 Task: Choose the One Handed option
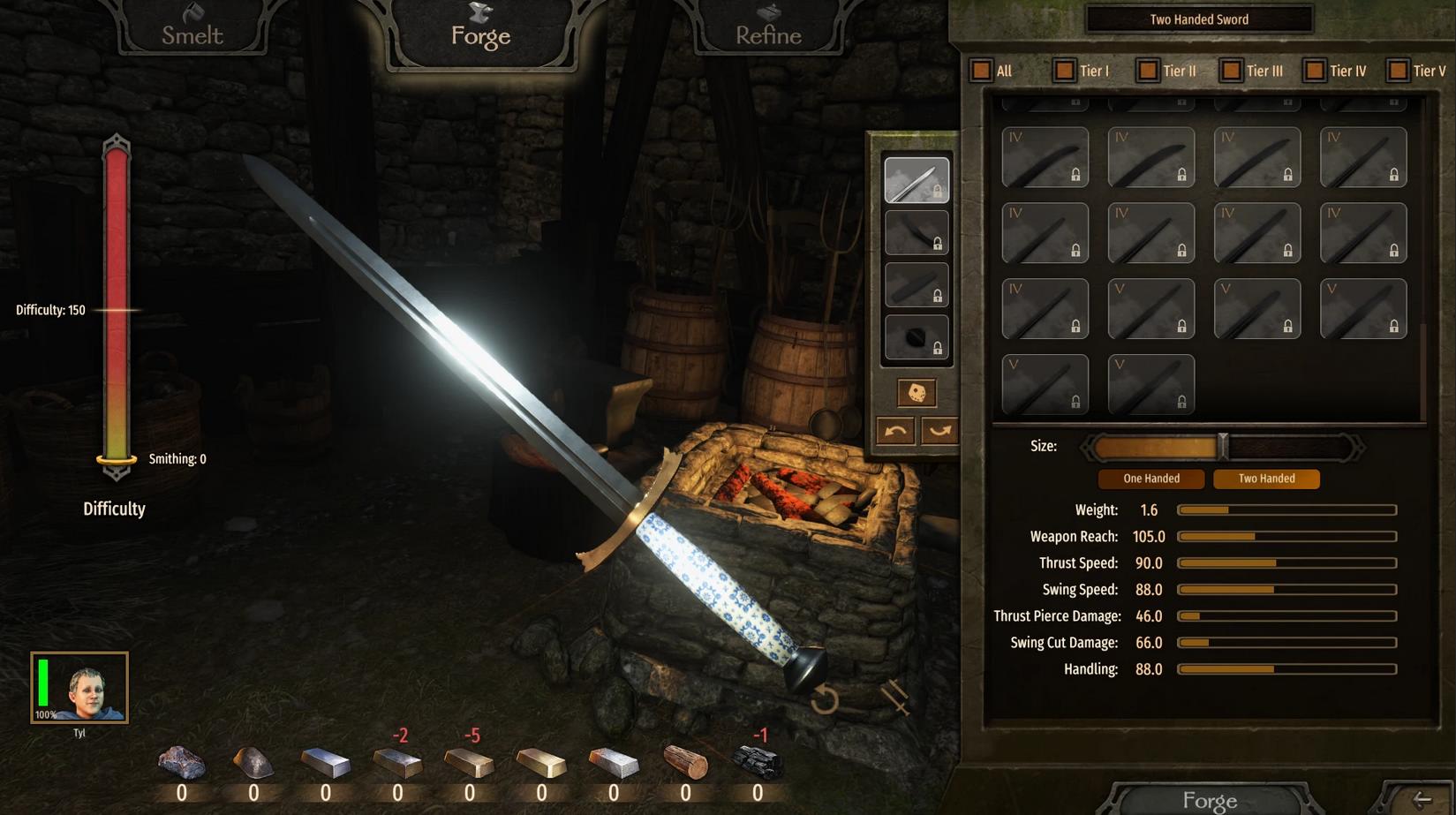(x=1150, y=479)
